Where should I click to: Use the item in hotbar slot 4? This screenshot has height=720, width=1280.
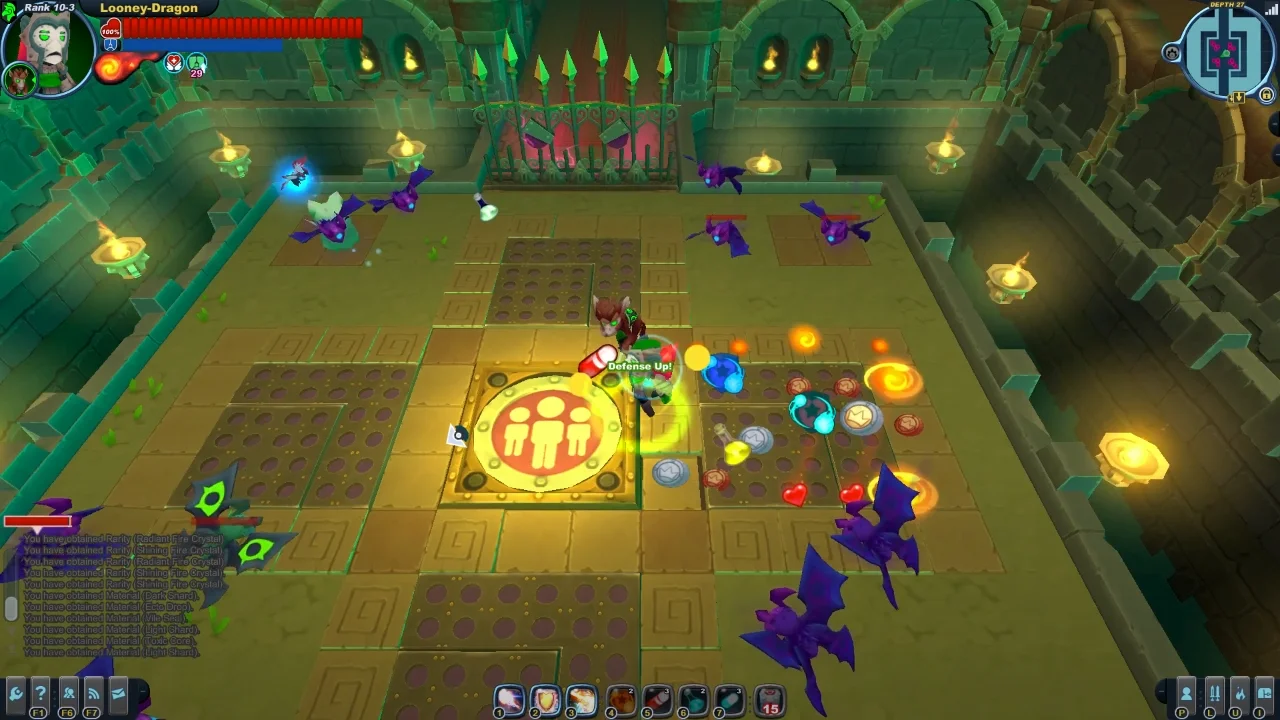[621, 700]
